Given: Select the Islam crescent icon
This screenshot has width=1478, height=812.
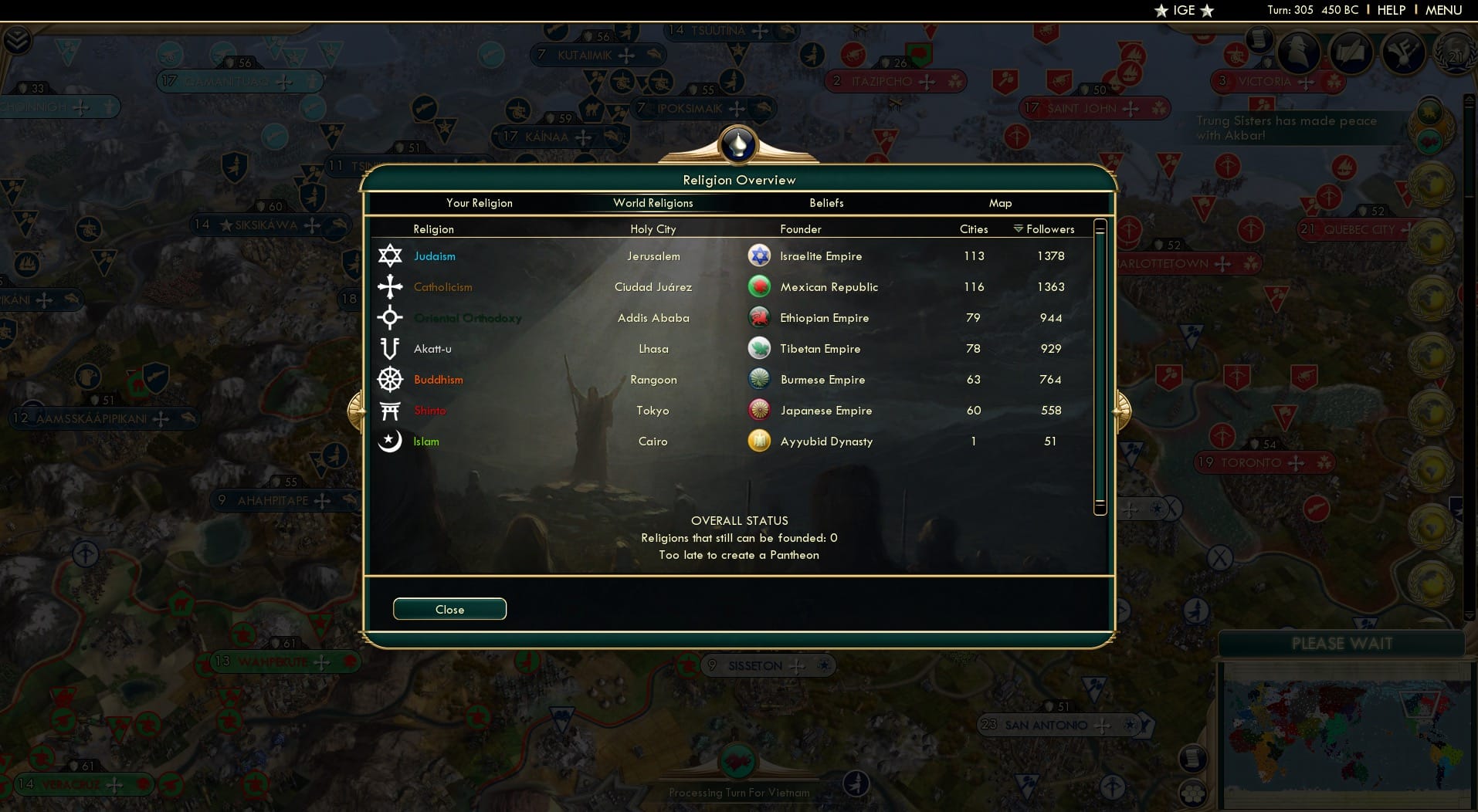Looking at the screenshot, I should [390, 441].
